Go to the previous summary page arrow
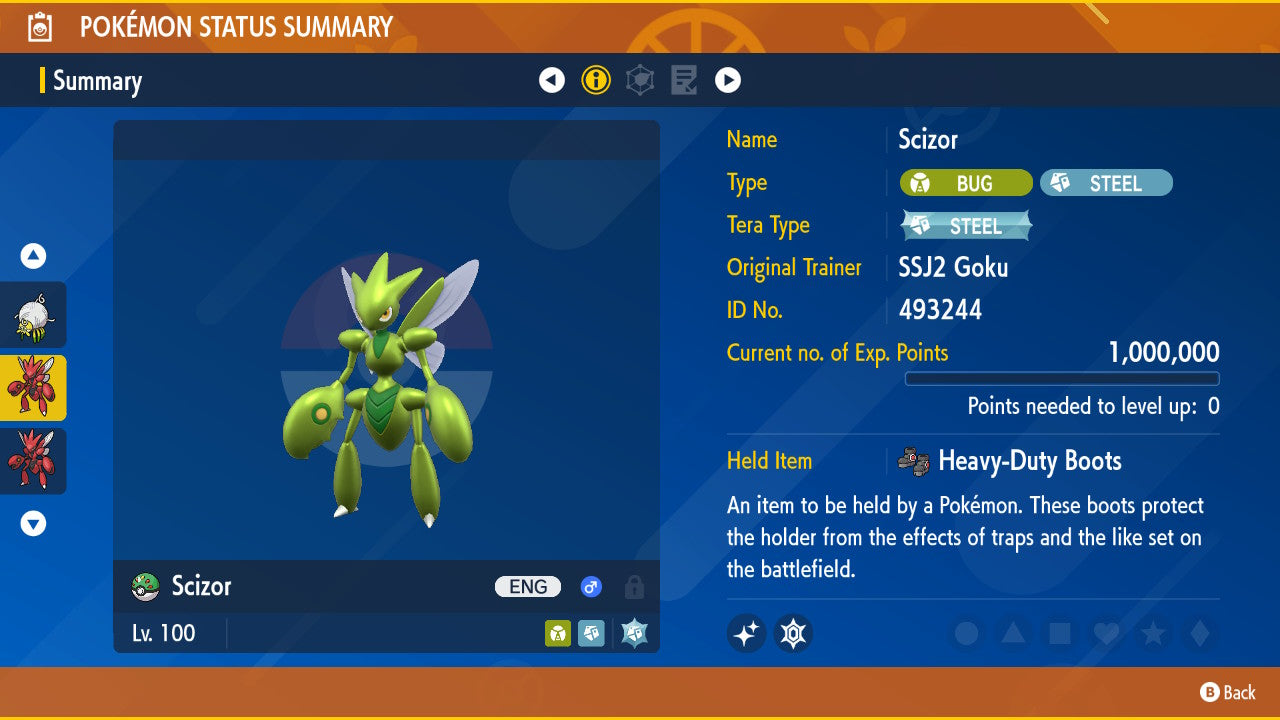The image size is (1280, 720). tap(552, 80)
